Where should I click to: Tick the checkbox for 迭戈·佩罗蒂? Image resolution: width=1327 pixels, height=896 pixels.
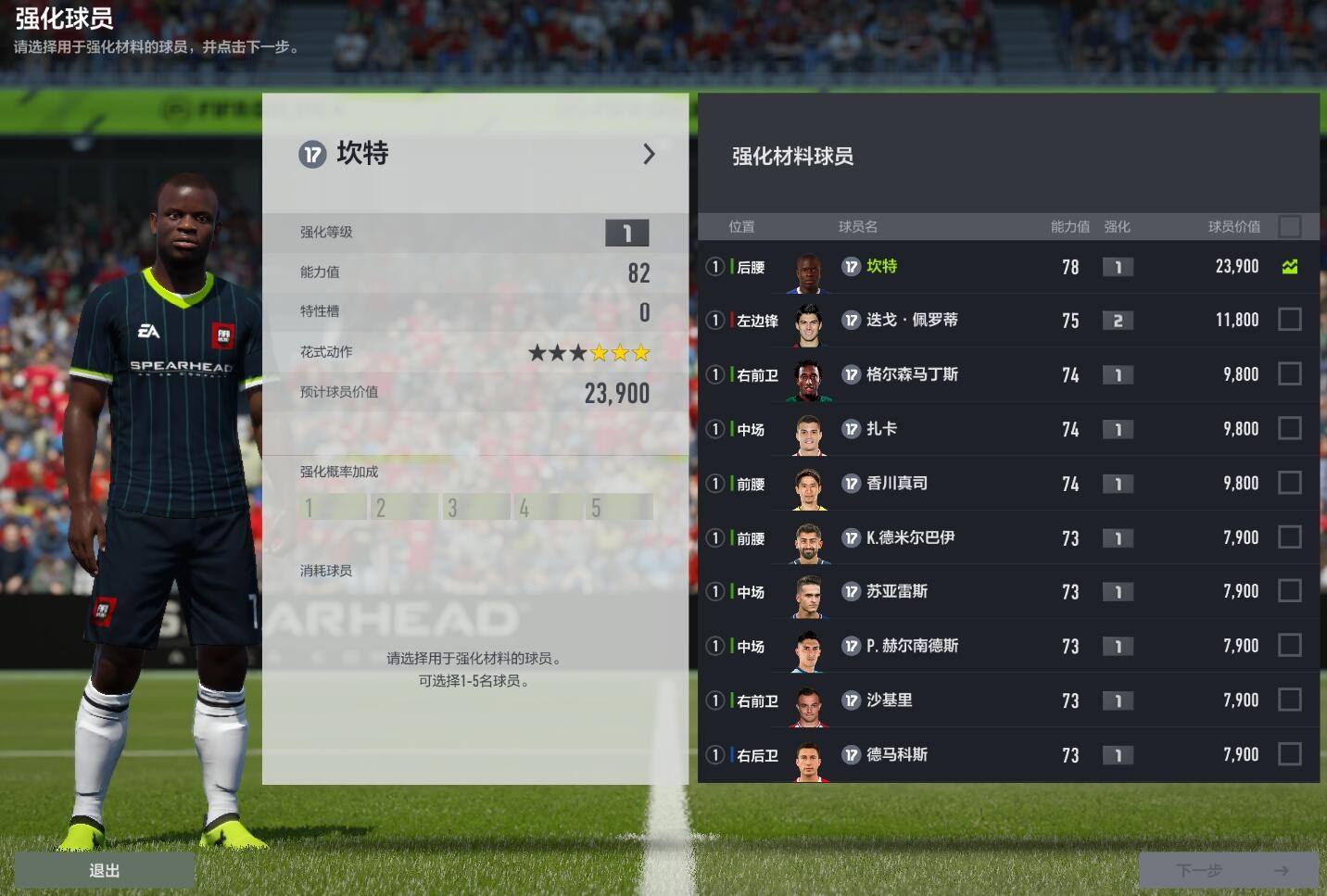tap(1289, 320)
